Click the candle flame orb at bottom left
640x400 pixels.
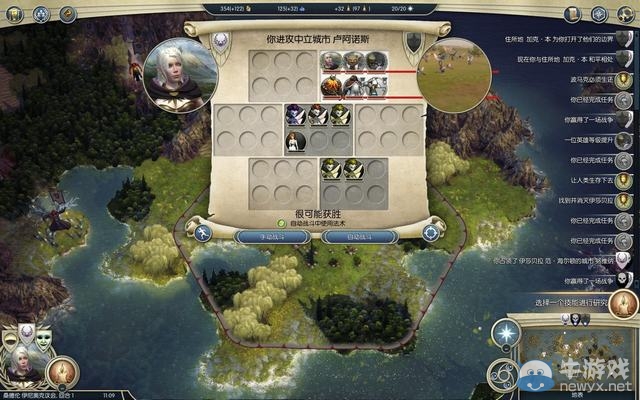[60, 371]
